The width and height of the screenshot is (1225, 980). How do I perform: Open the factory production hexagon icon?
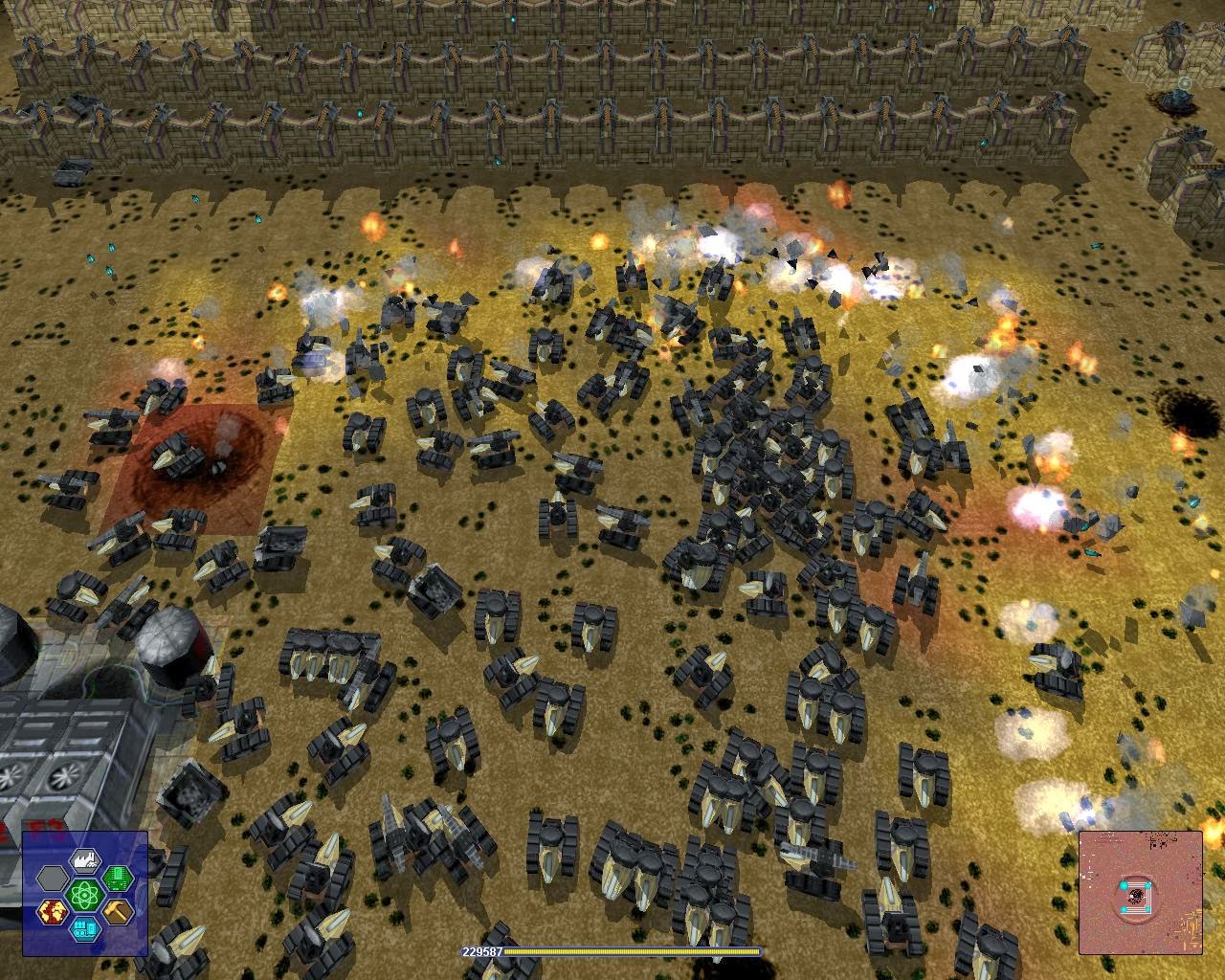tap(85, 861)
